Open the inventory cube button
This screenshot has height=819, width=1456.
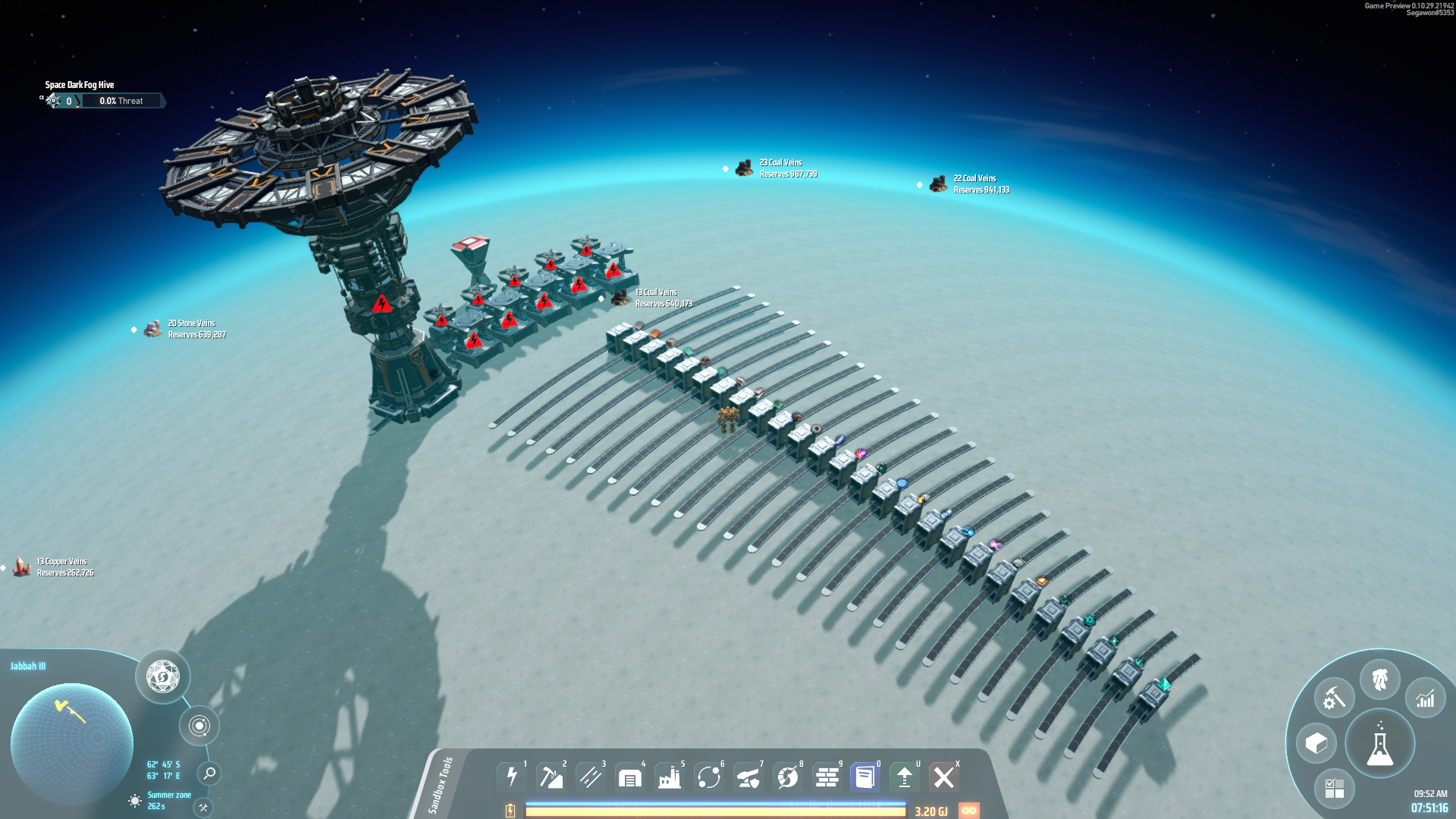(1316, 743)
